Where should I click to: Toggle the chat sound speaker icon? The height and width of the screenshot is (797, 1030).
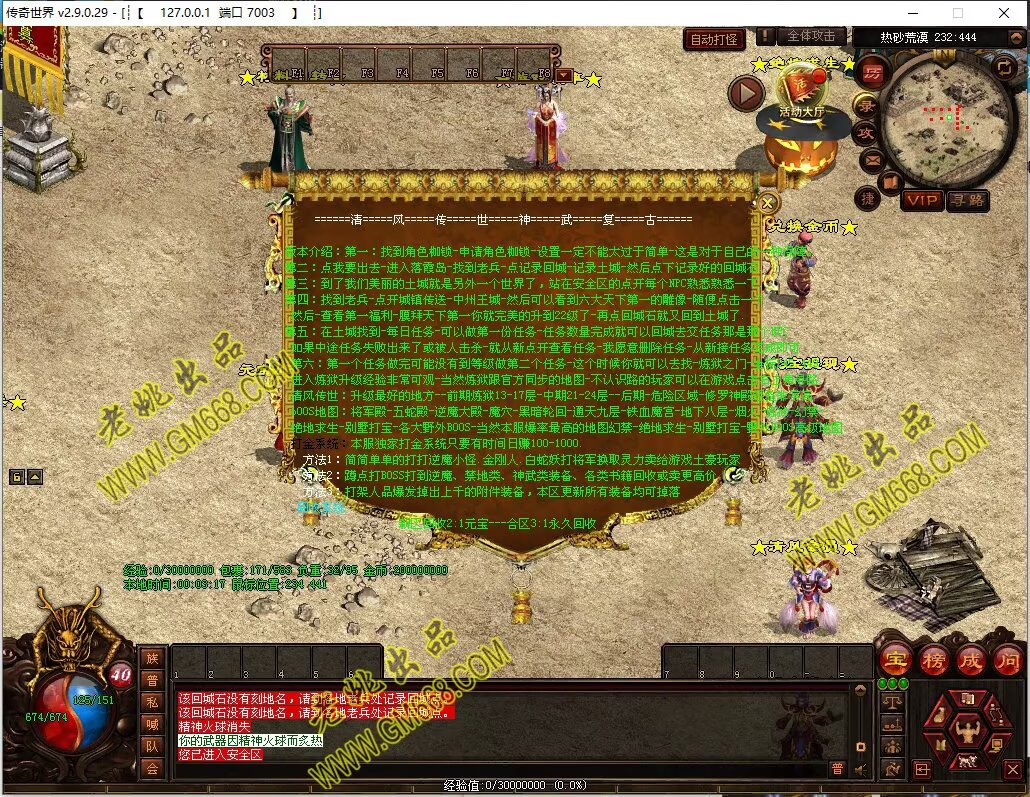tap(860, 768)
